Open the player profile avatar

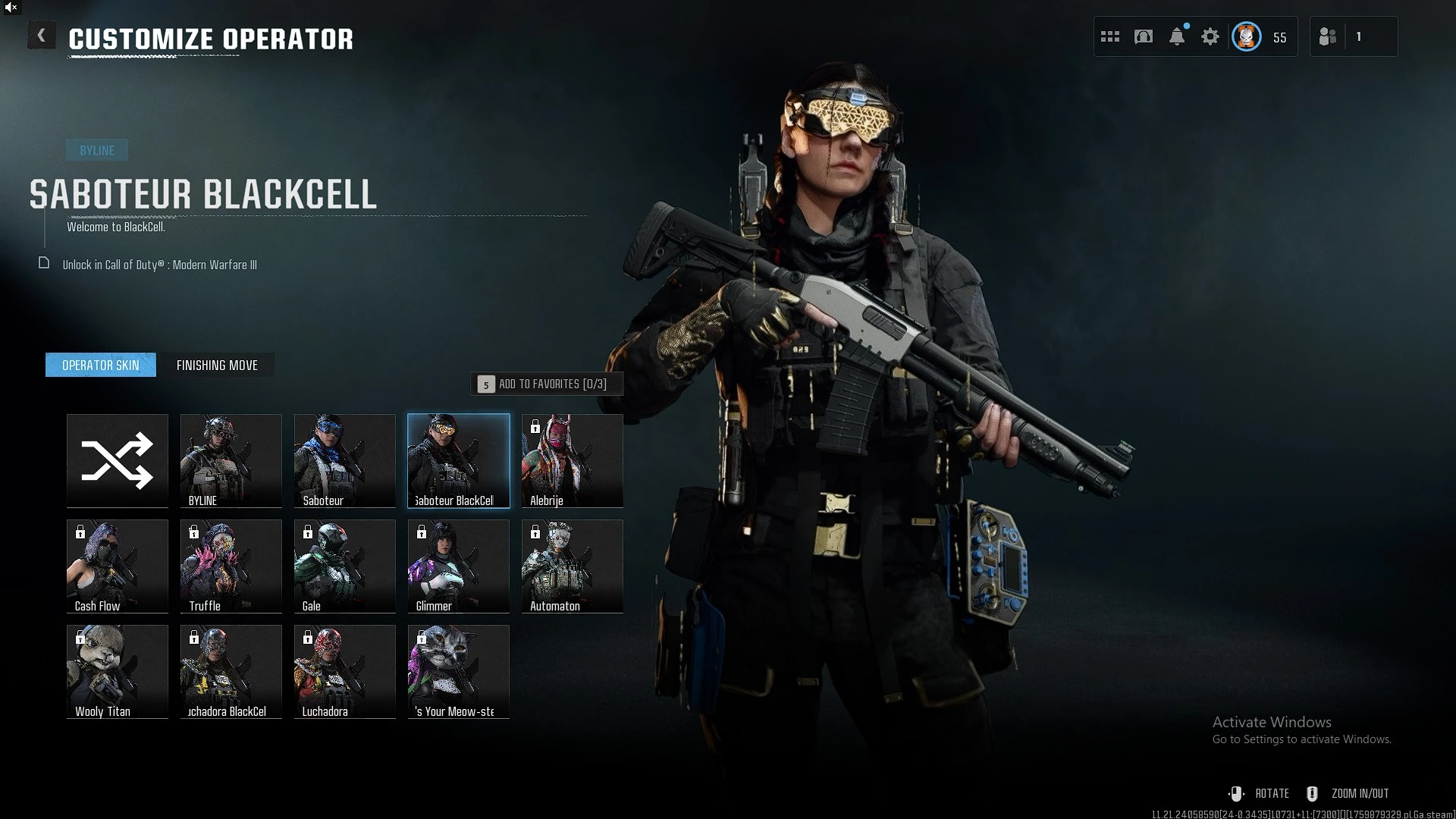(x=1247, y=37)
